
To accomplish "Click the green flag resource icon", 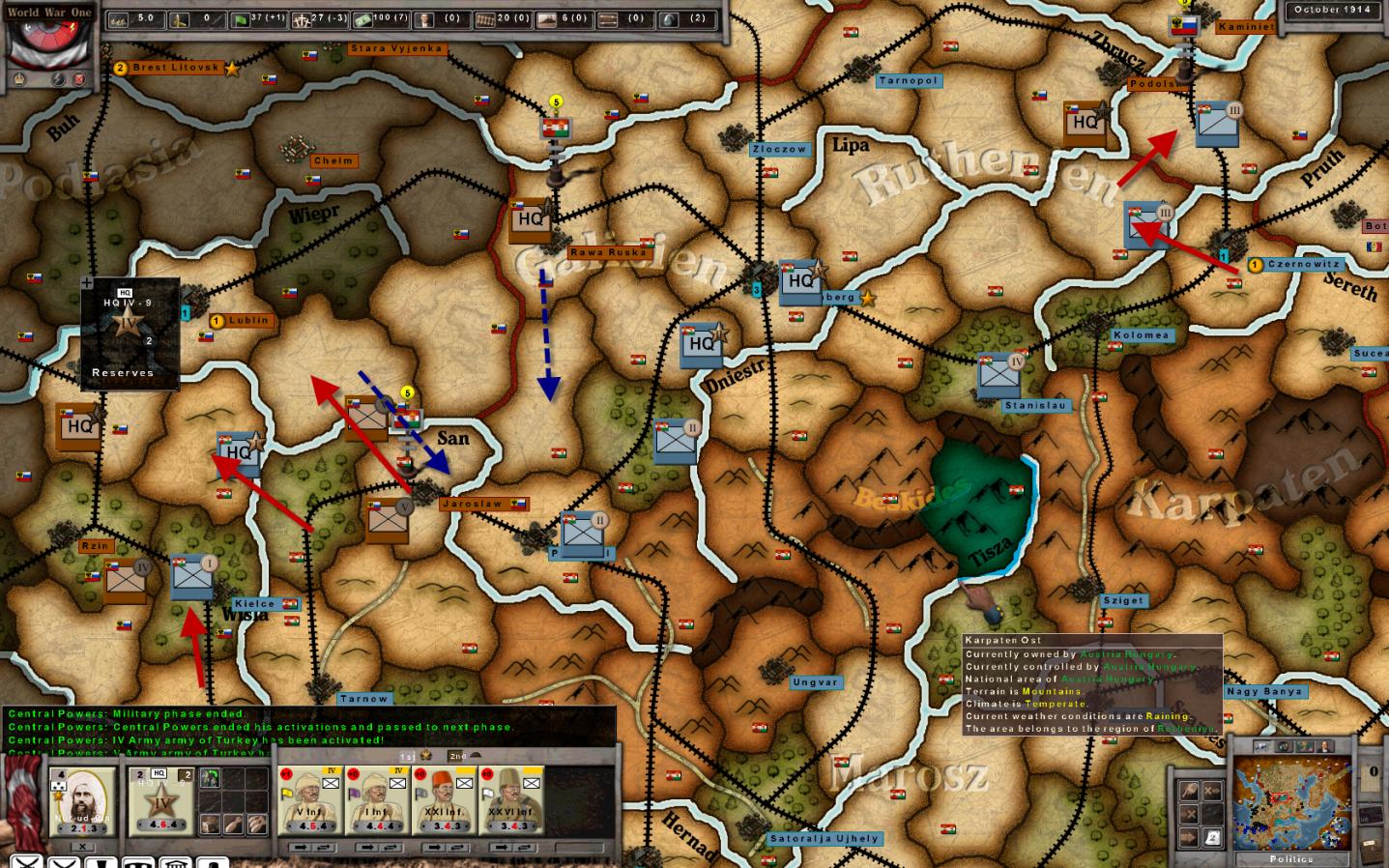I will (x=239, y=19).
